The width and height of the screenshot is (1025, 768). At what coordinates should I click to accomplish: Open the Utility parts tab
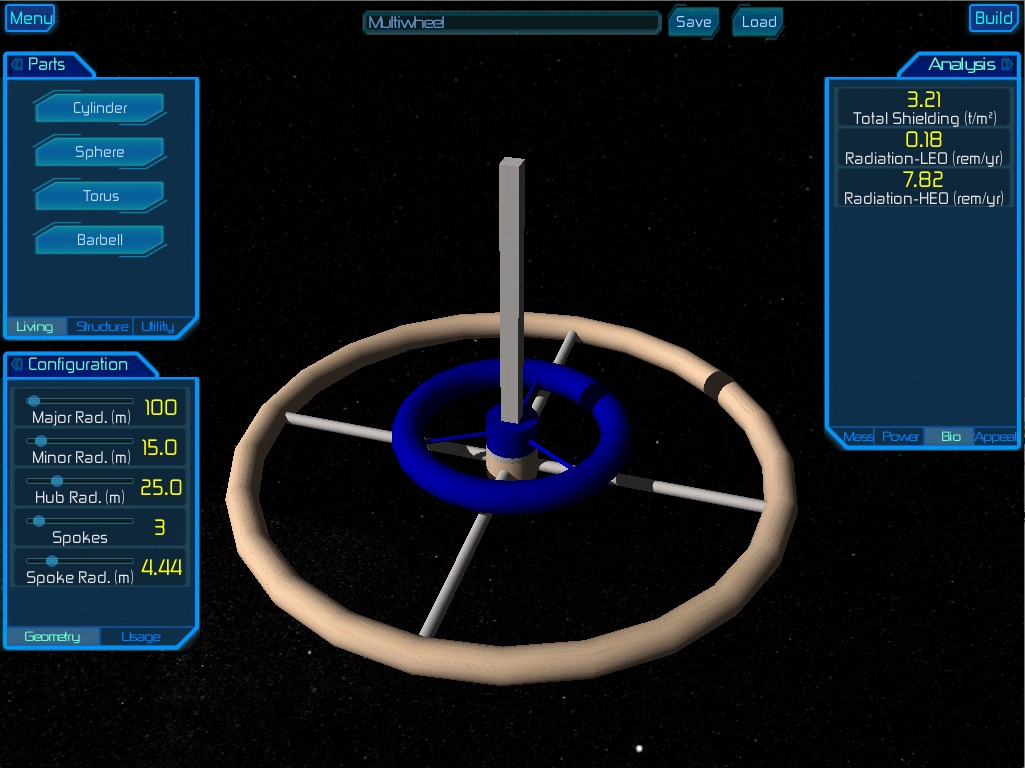[x=157, y=326]
